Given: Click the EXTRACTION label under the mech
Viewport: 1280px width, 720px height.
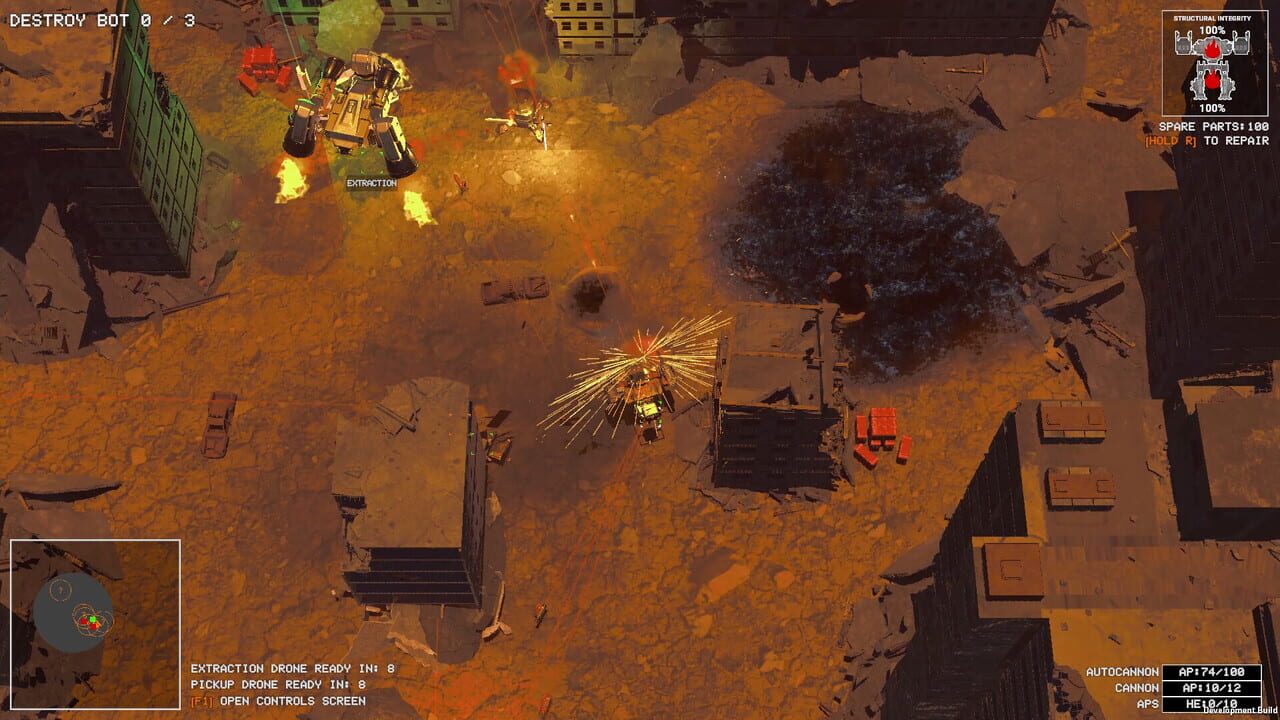Looking at the screenshot, I should point(371,183).
